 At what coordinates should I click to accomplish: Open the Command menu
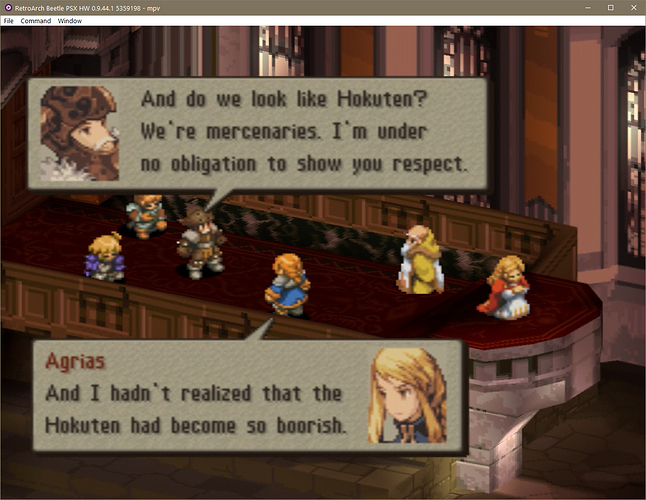tap(35, 20)
